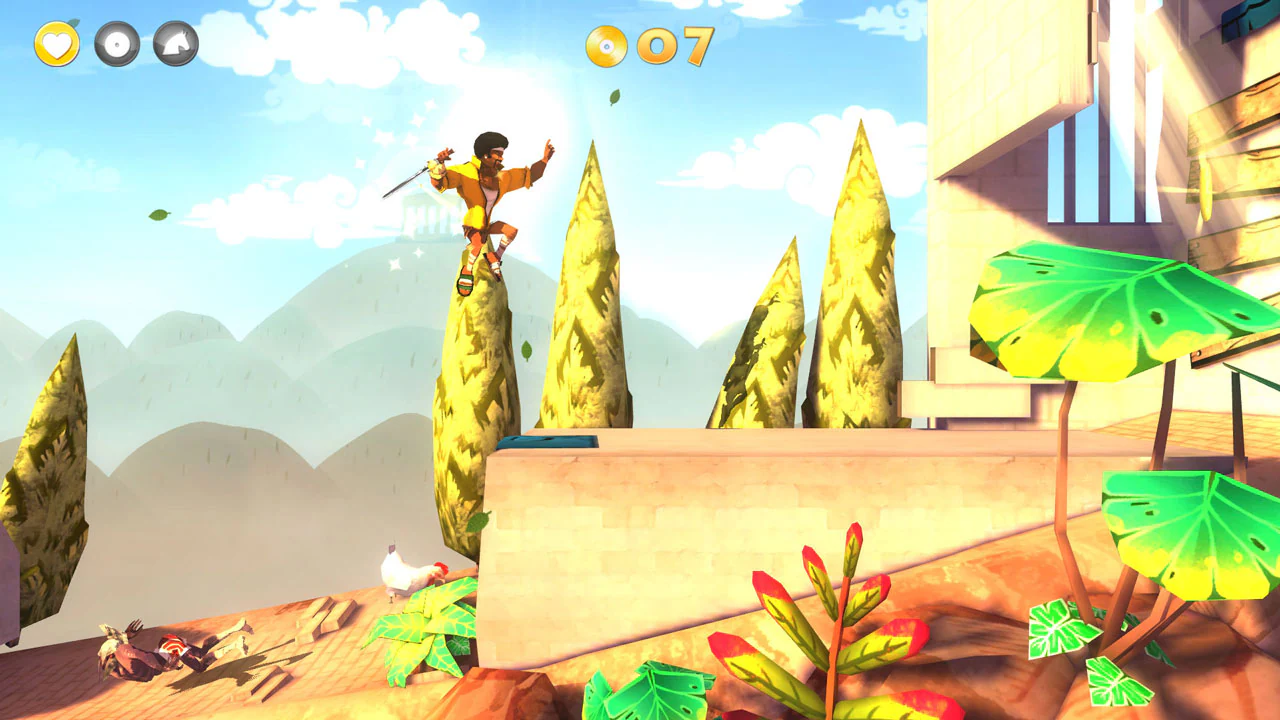Select the record count number 07

tap(676, 48)
